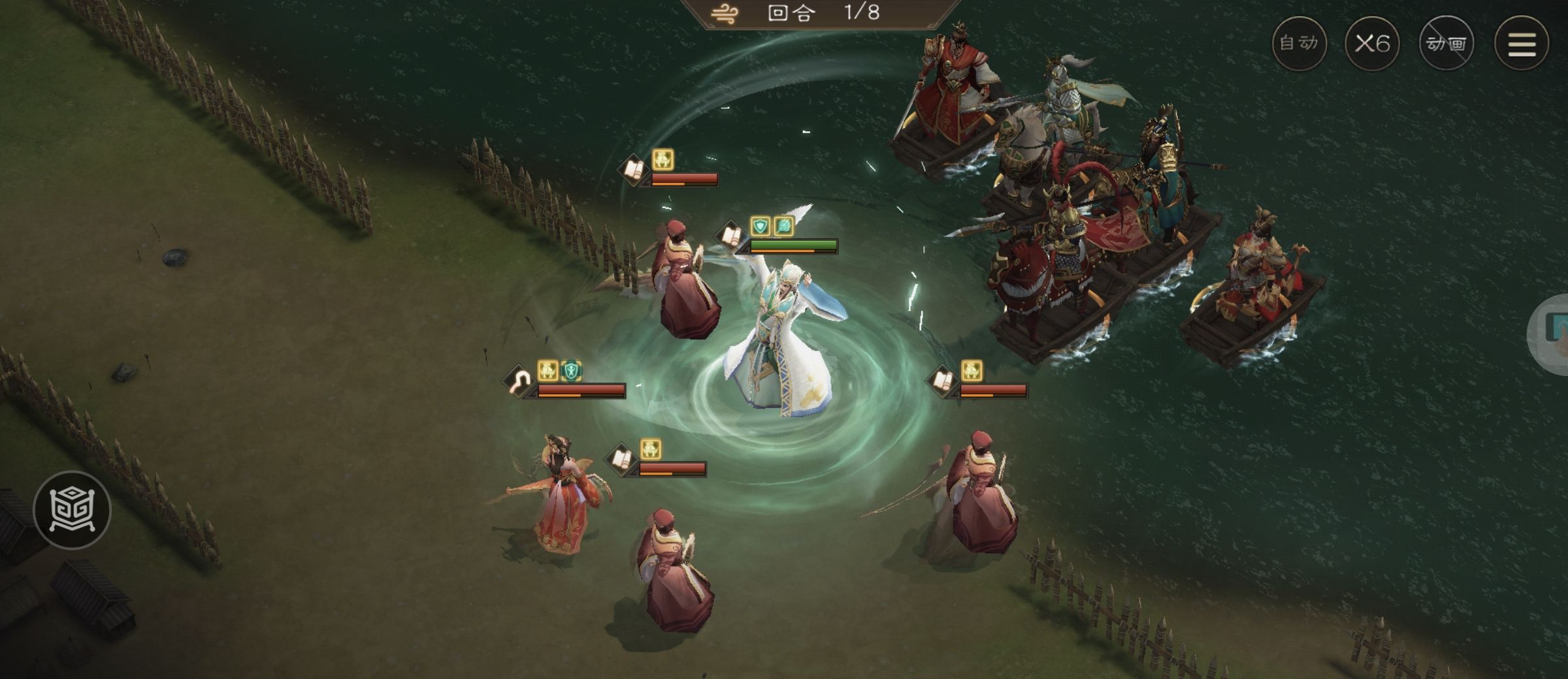Expand the side panel tab on the right edge
Screen dimensions: 1568x679
(1552, 333)
